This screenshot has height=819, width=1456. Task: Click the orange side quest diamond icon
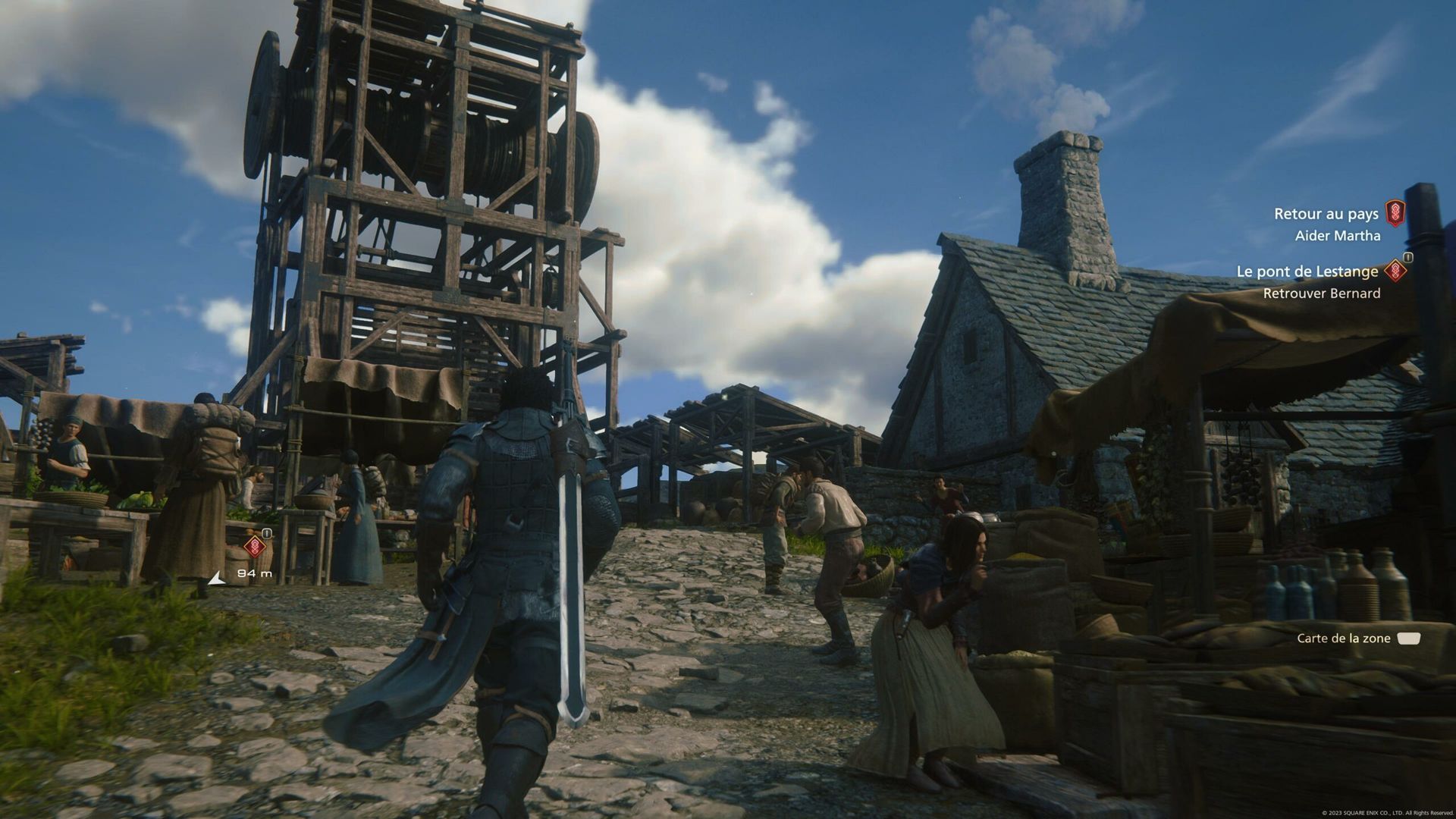pos(1395,271)
